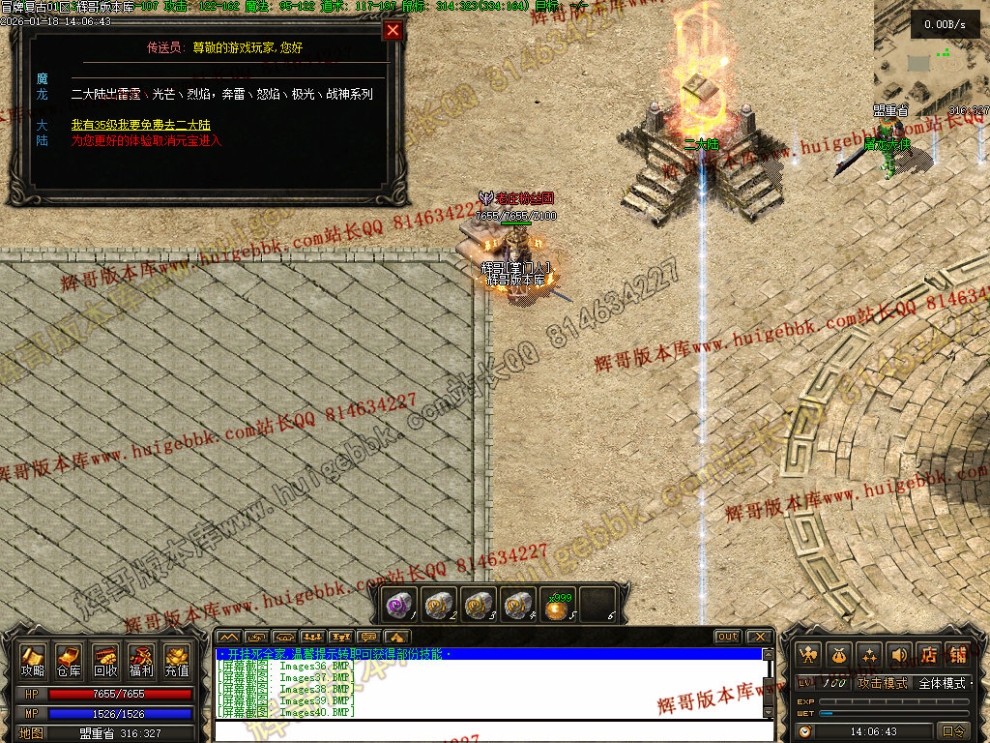Open the 仓库 warehouse
Screen dimensions: 990x743
coord(69,660)
